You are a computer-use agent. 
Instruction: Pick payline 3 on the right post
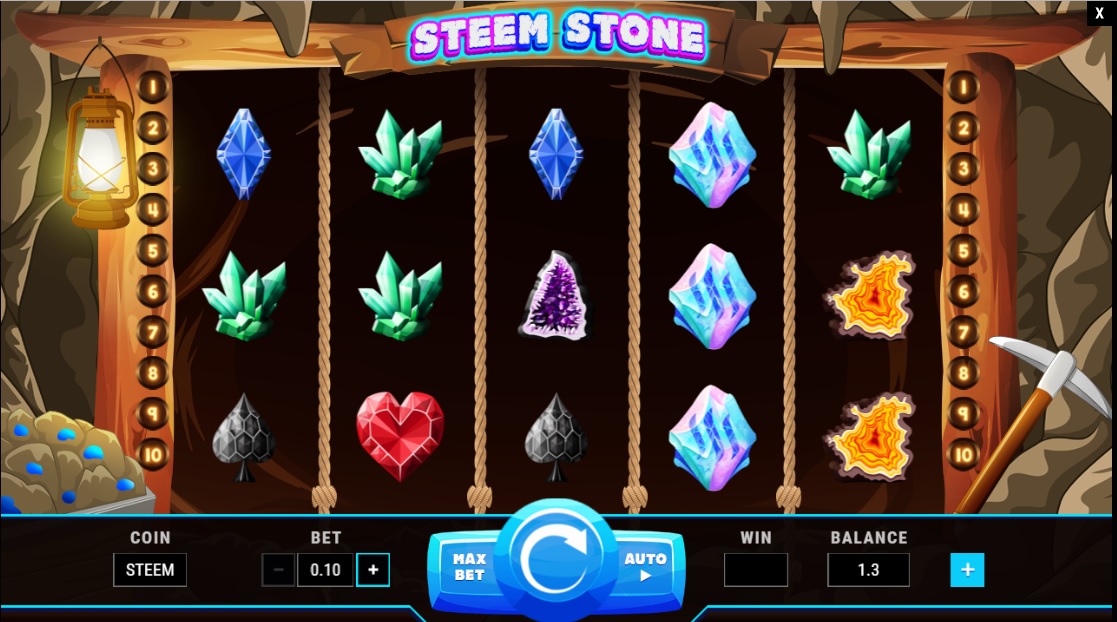tap(962, 168)
